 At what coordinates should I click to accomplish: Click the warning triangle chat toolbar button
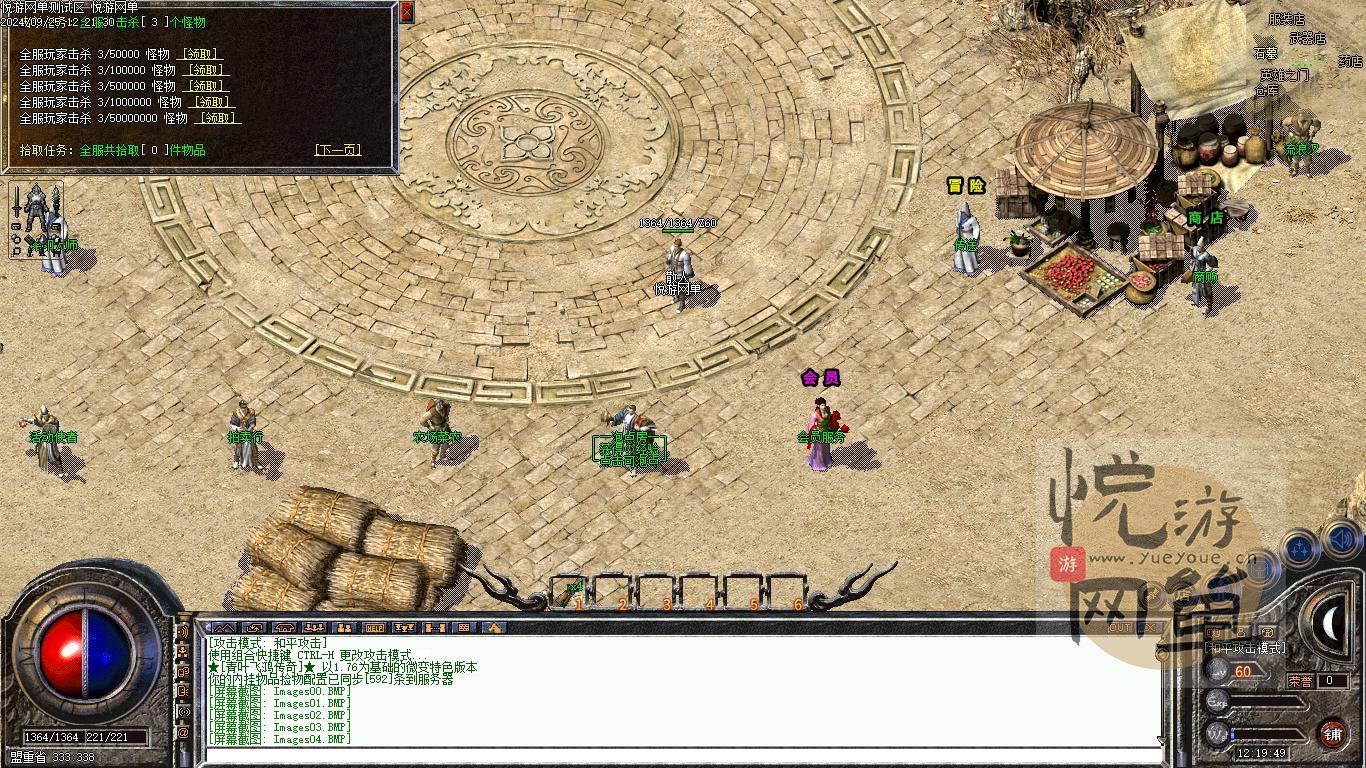point(494,628)
